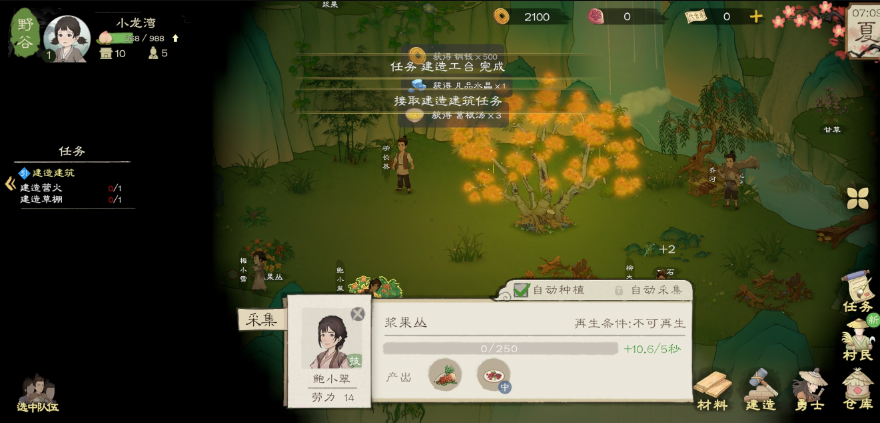The height and width of the screenshot is (423, 880).
Task: Open the 任务 quest scroll icon
Action: pyautogui.click(x=857, y=291)
